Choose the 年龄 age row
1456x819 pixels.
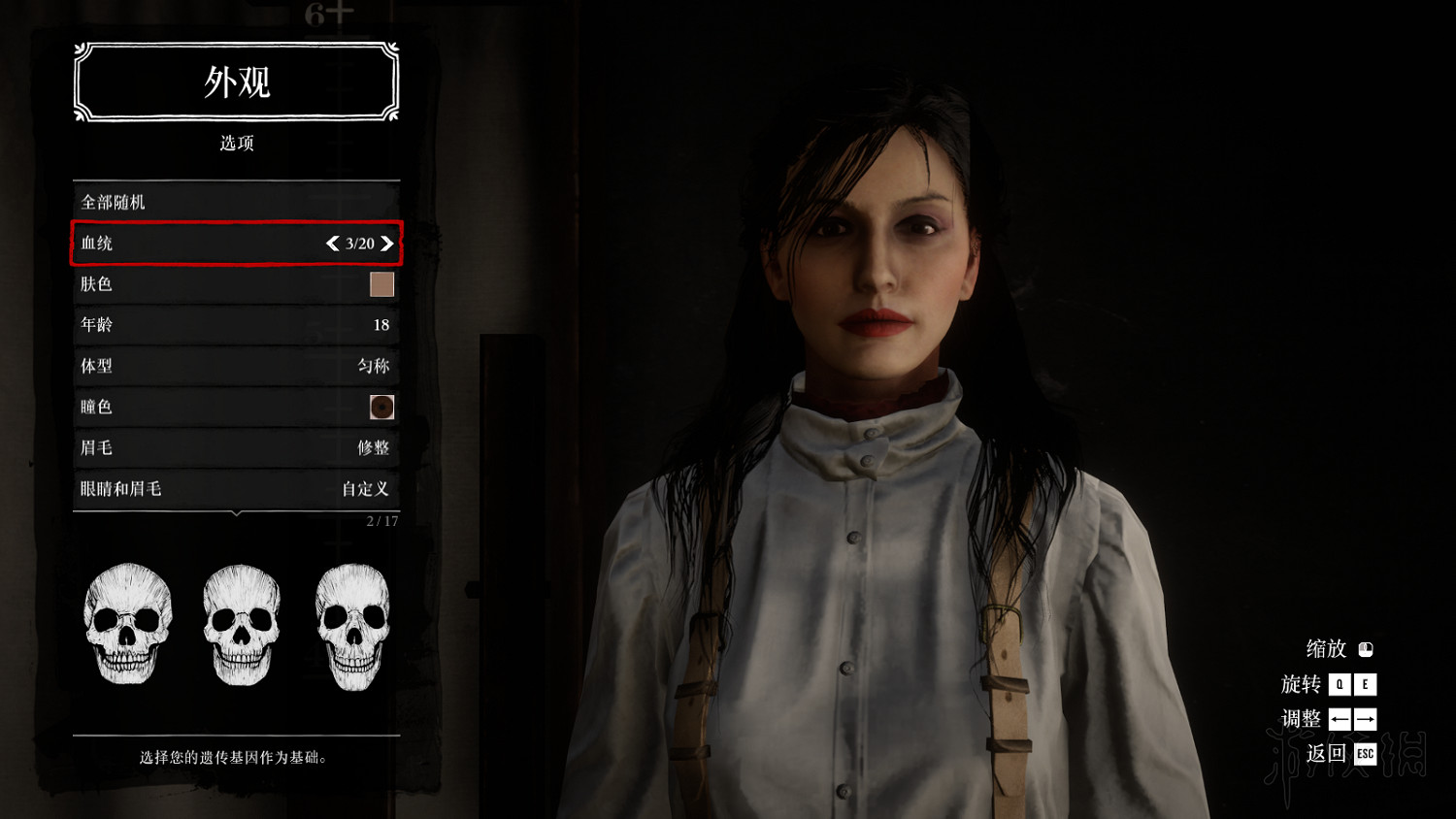point(236,325)
